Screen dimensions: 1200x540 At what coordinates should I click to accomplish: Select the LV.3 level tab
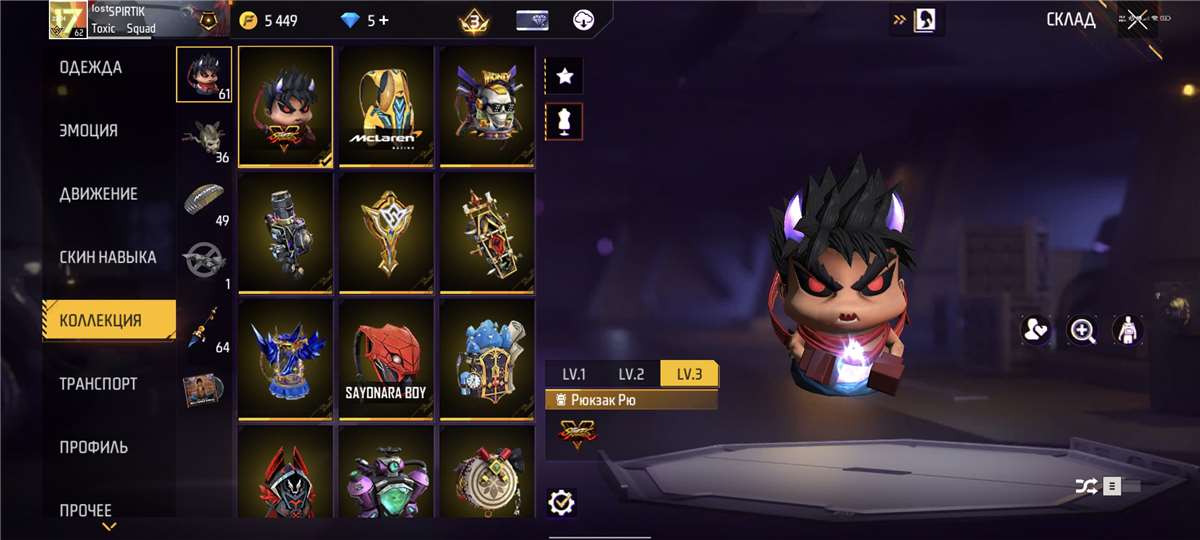(x=689, y=375)
